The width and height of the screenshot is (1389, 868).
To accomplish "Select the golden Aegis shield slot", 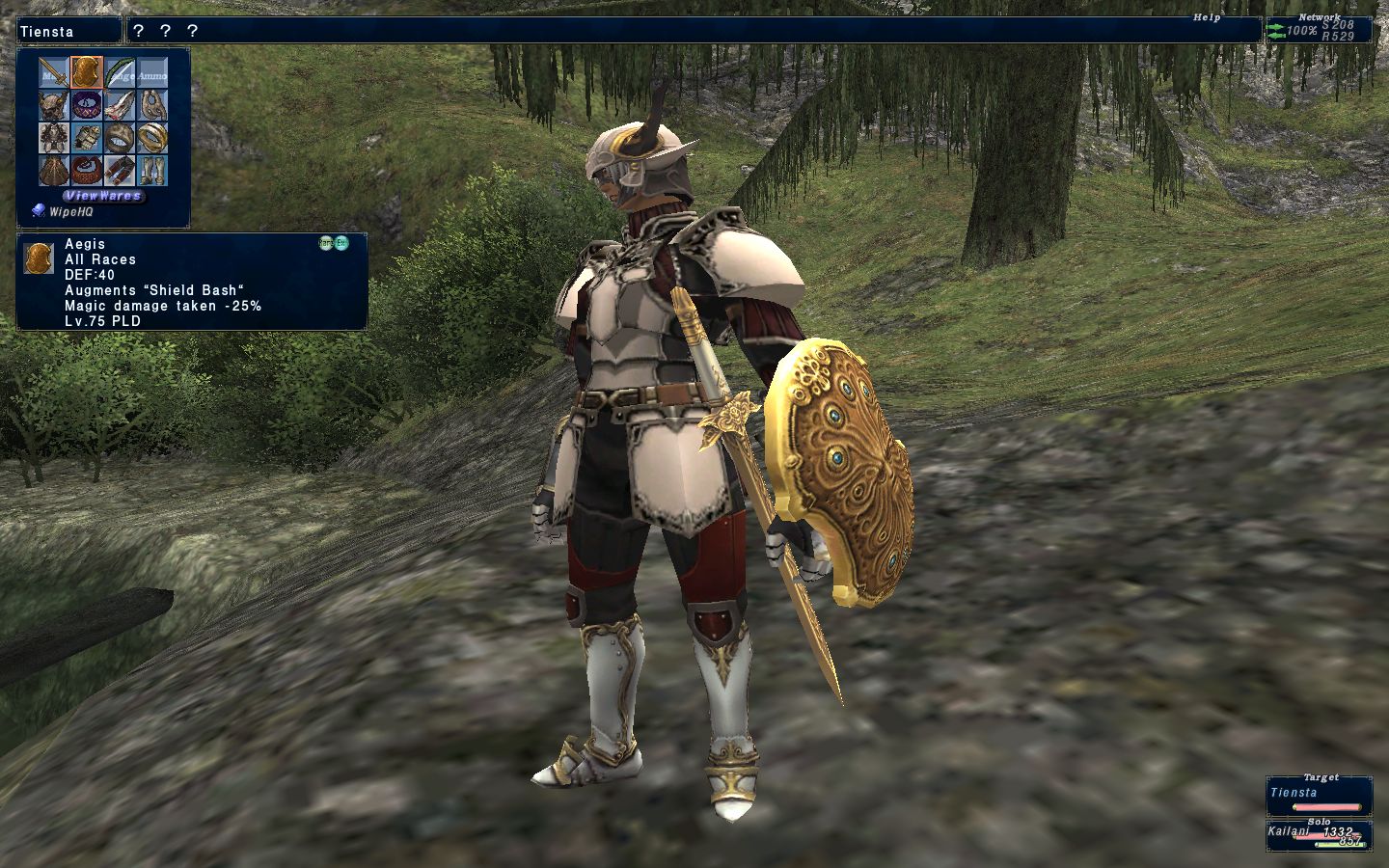I will [x=86, y=72].
